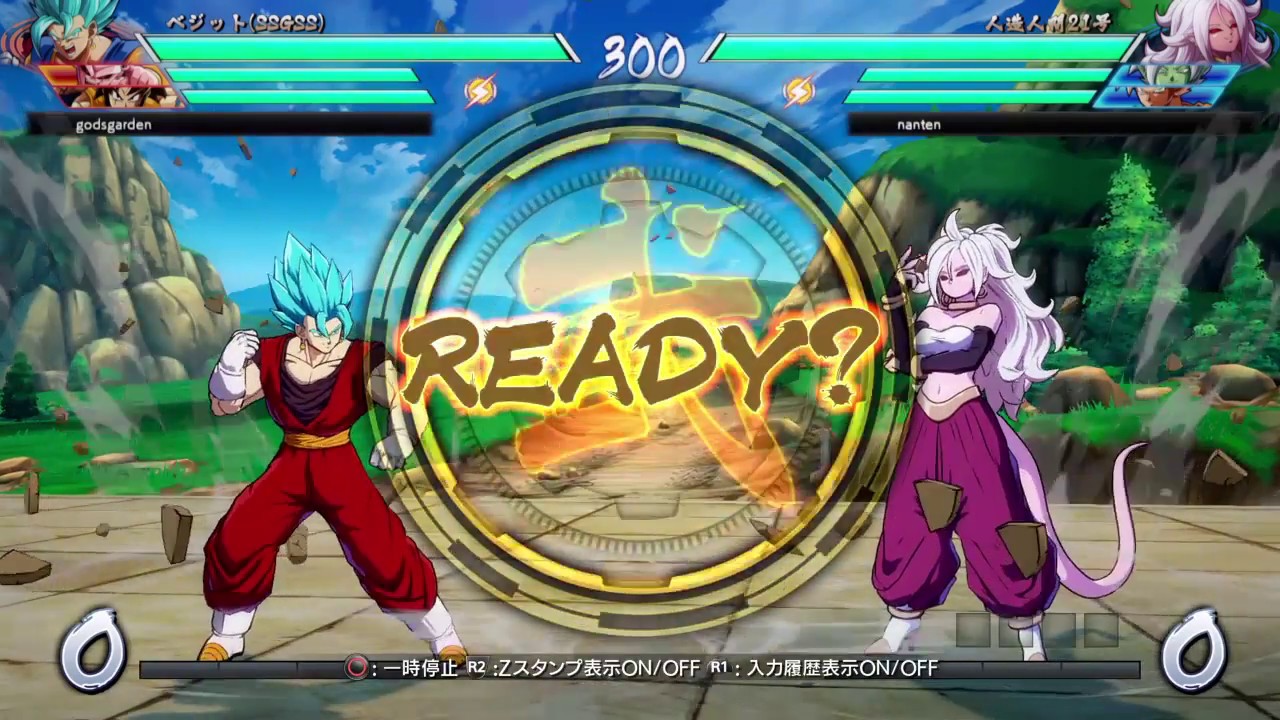Click the nanten player name label
1280x720 pixels.
coord(918,125)
